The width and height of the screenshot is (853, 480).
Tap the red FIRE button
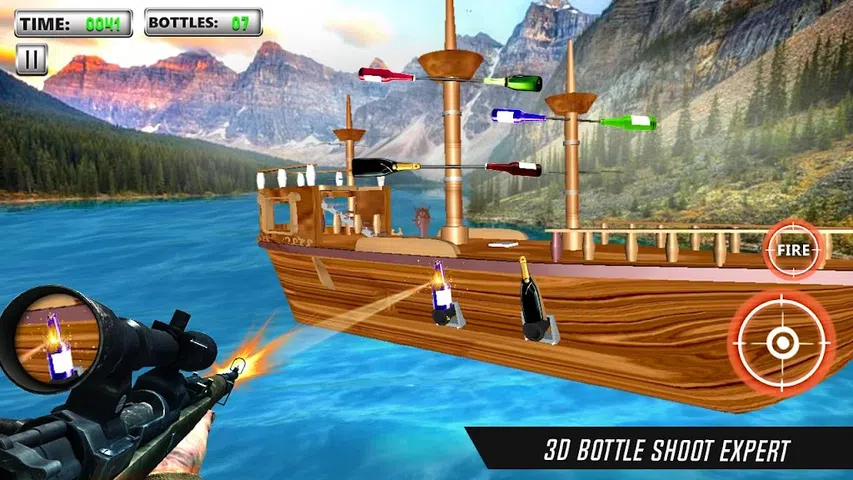792,249
